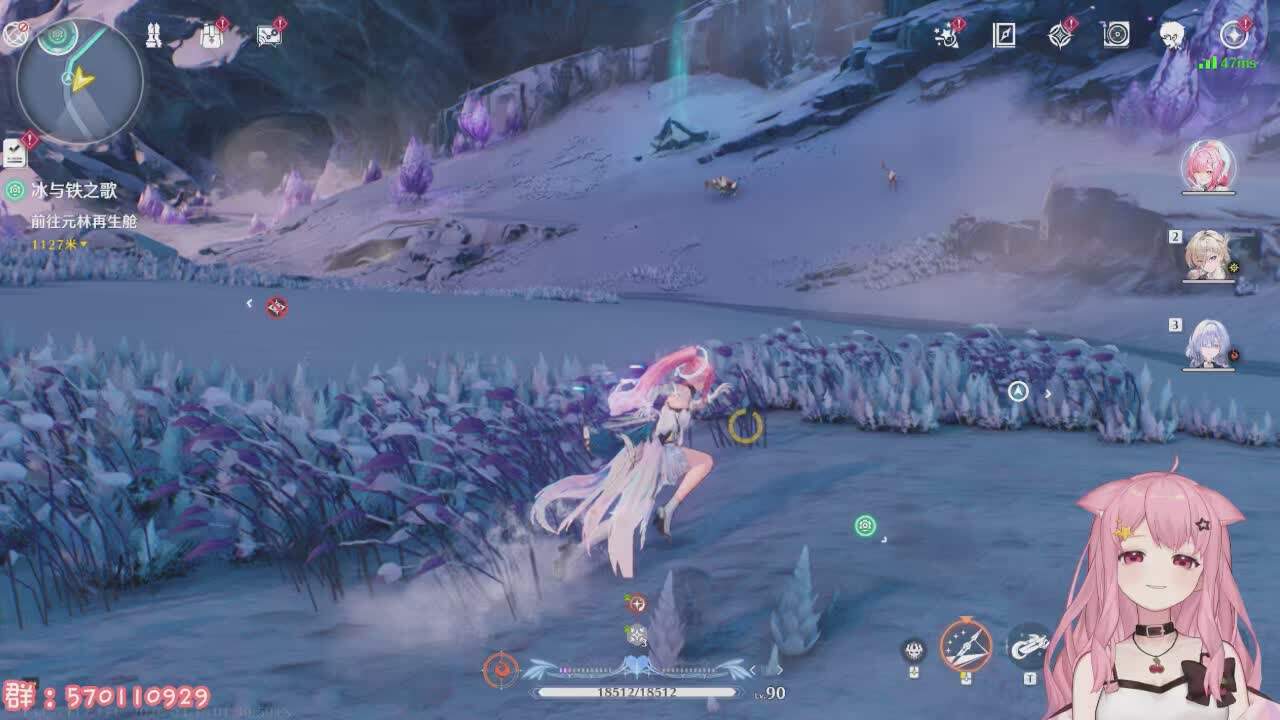The width and height of the screenshot is (1280, 720).
Task: Click the orange crosshair icon beside health bar
Action: click(x=500, y=669)
